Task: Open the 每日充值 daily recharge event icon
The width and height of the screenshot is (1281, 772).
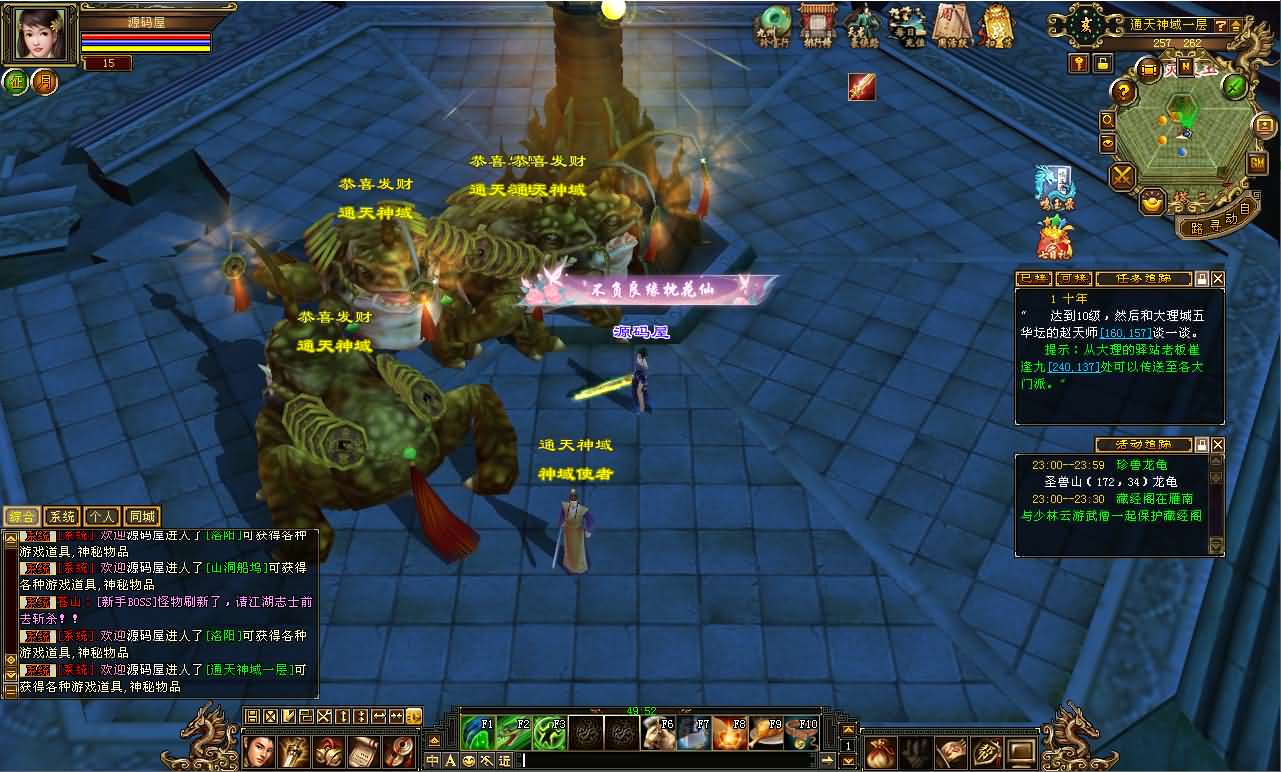Action: (905, 25)
